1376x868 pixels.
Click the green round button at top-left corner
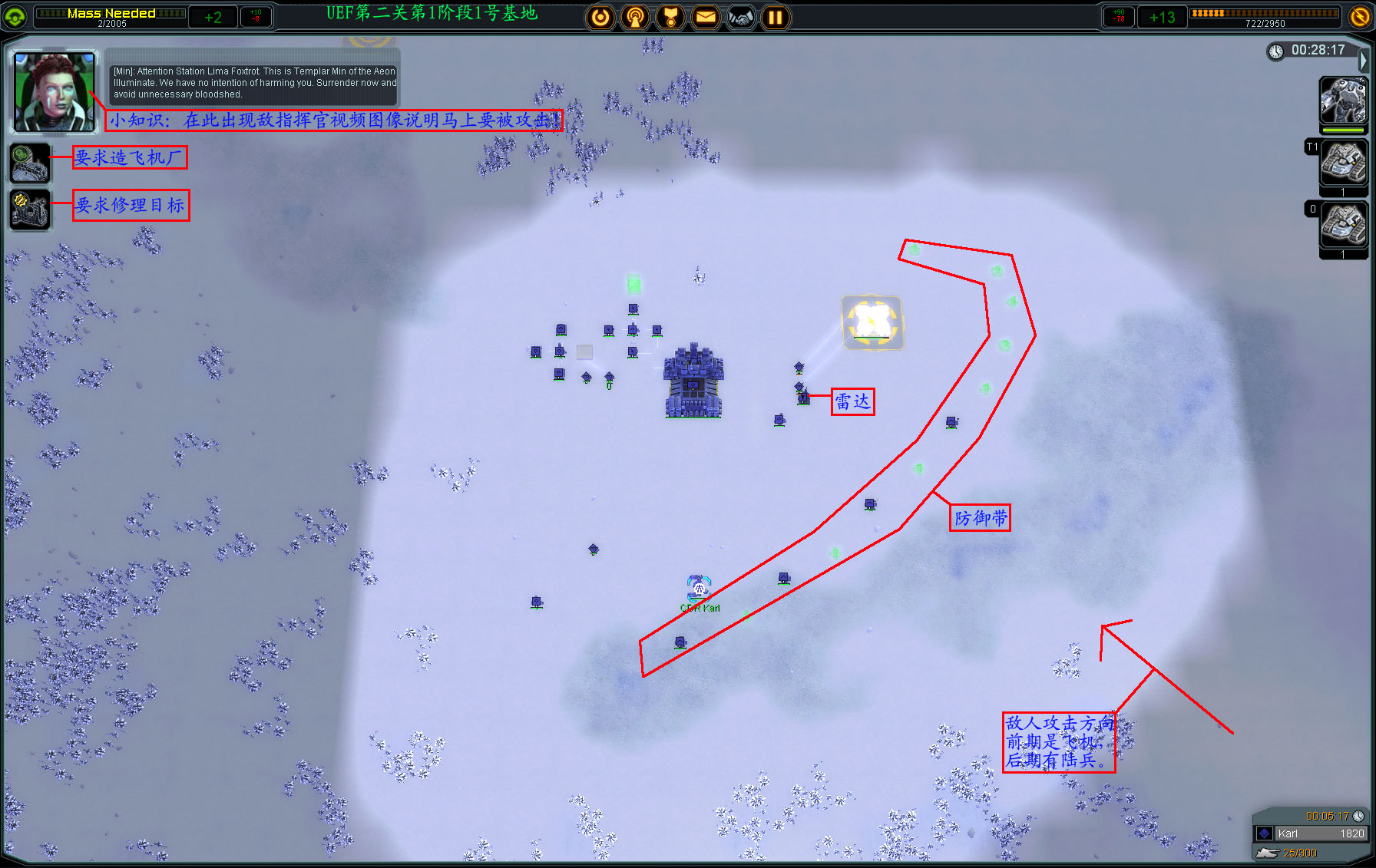coord(15,16)
